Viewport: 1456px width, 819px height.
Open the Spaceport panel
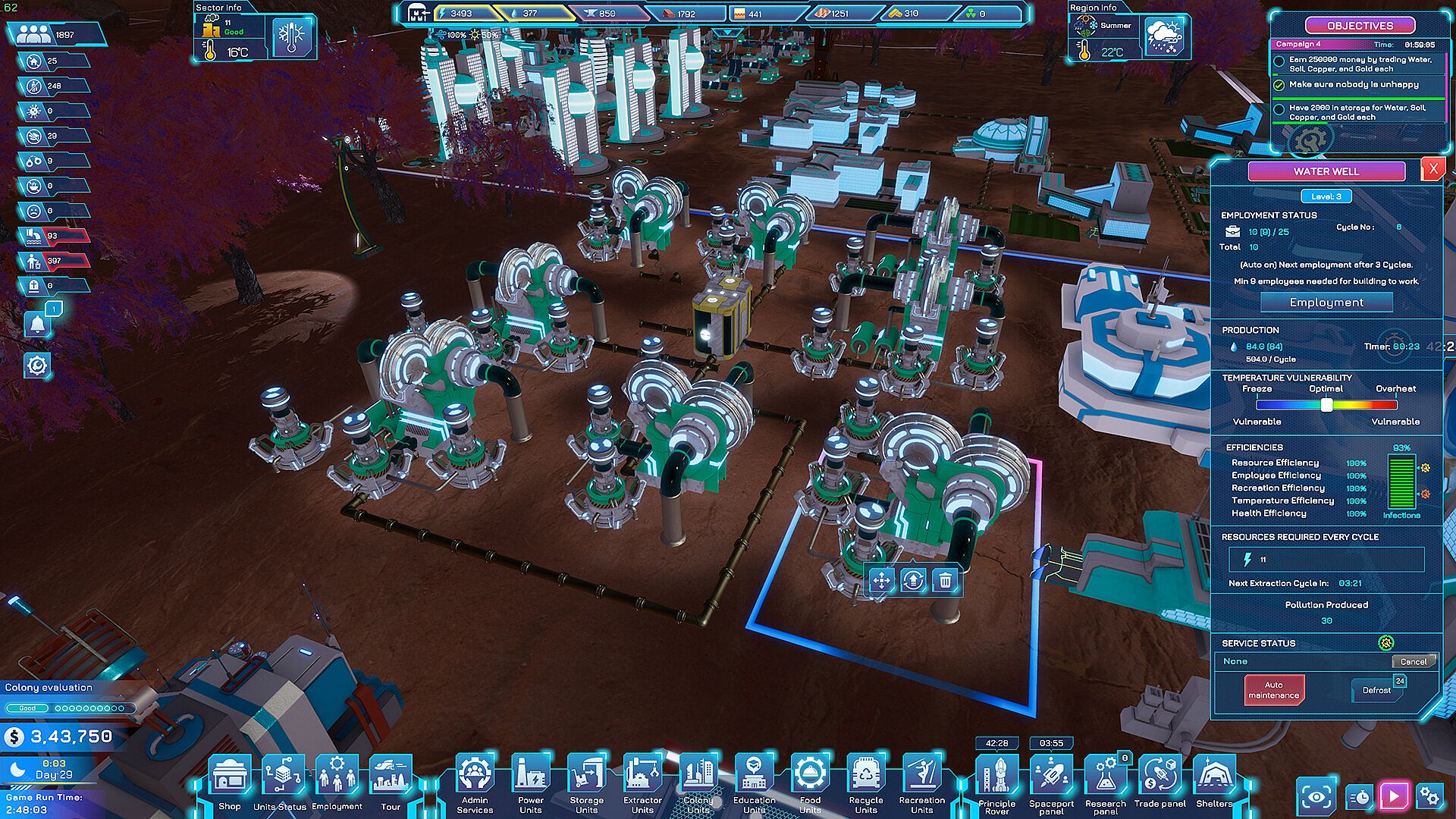1051,780
